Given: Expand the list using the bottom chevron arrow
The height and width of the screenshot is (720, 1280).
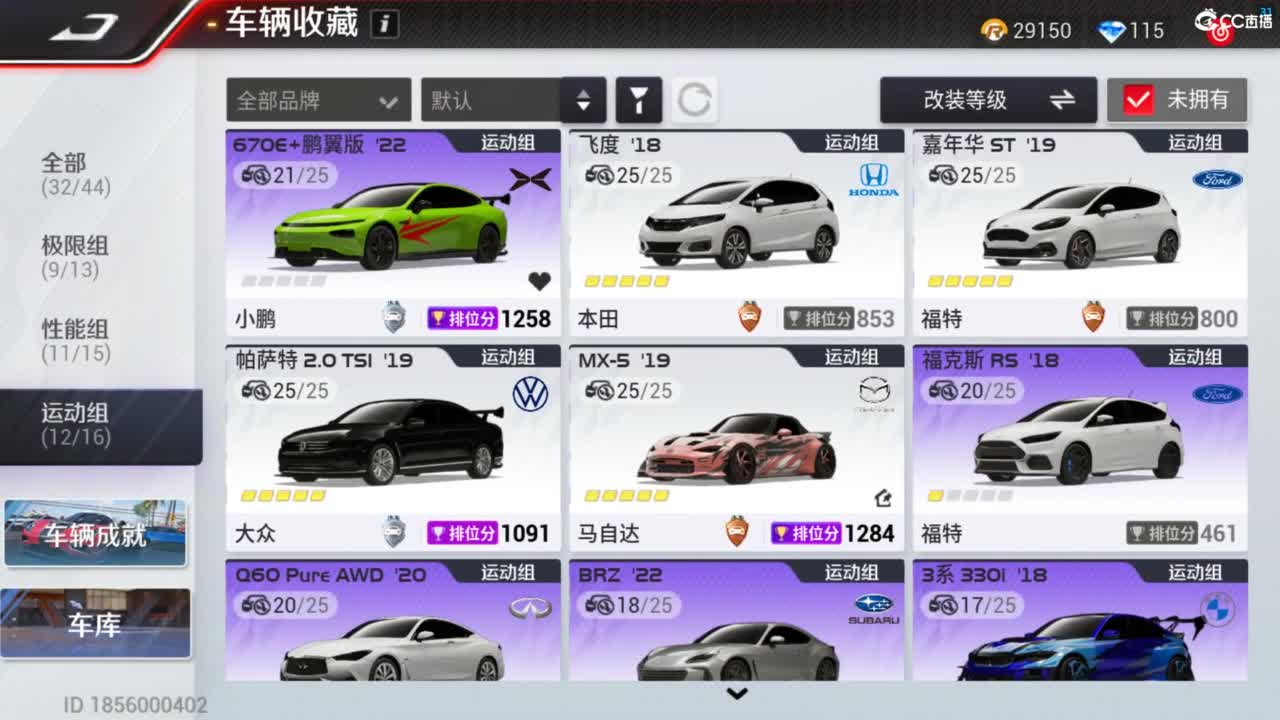Looking at the screenshot, I should click(x=738, y=693).
